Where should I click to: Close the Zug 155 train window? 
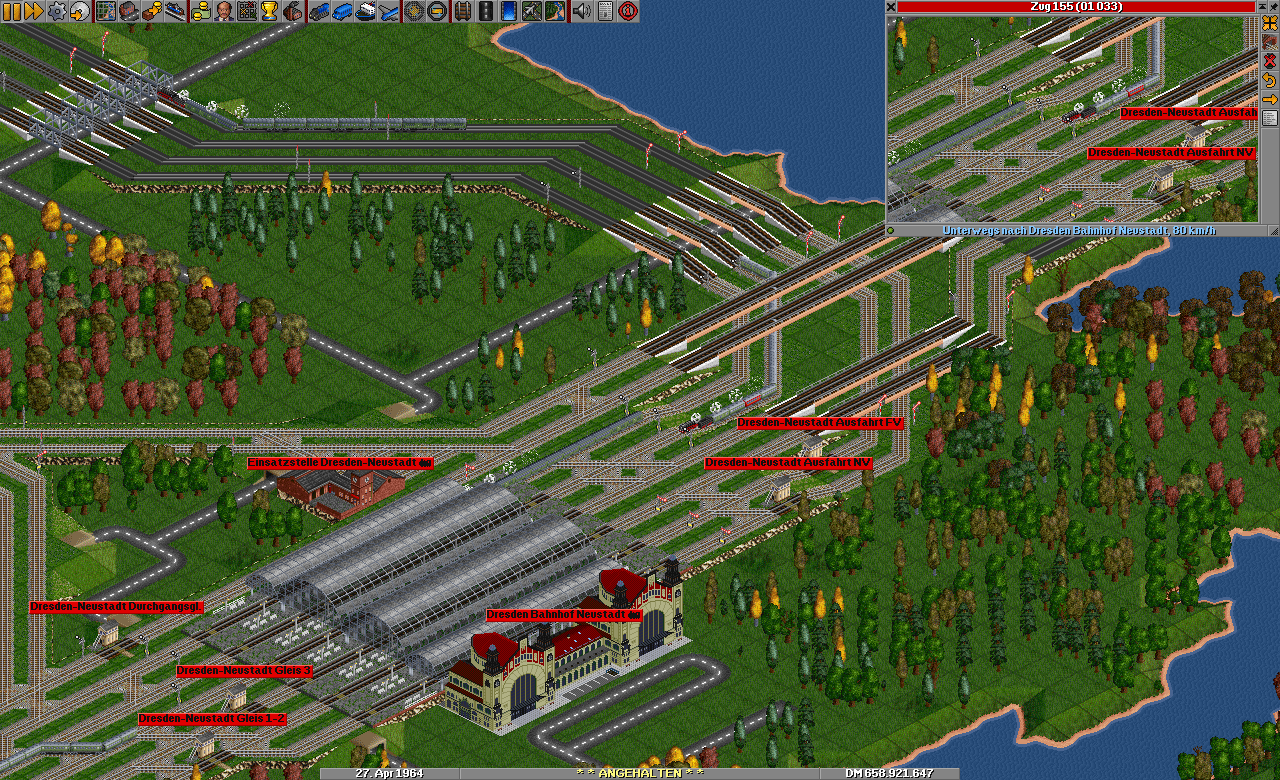[x=891, y=6]
